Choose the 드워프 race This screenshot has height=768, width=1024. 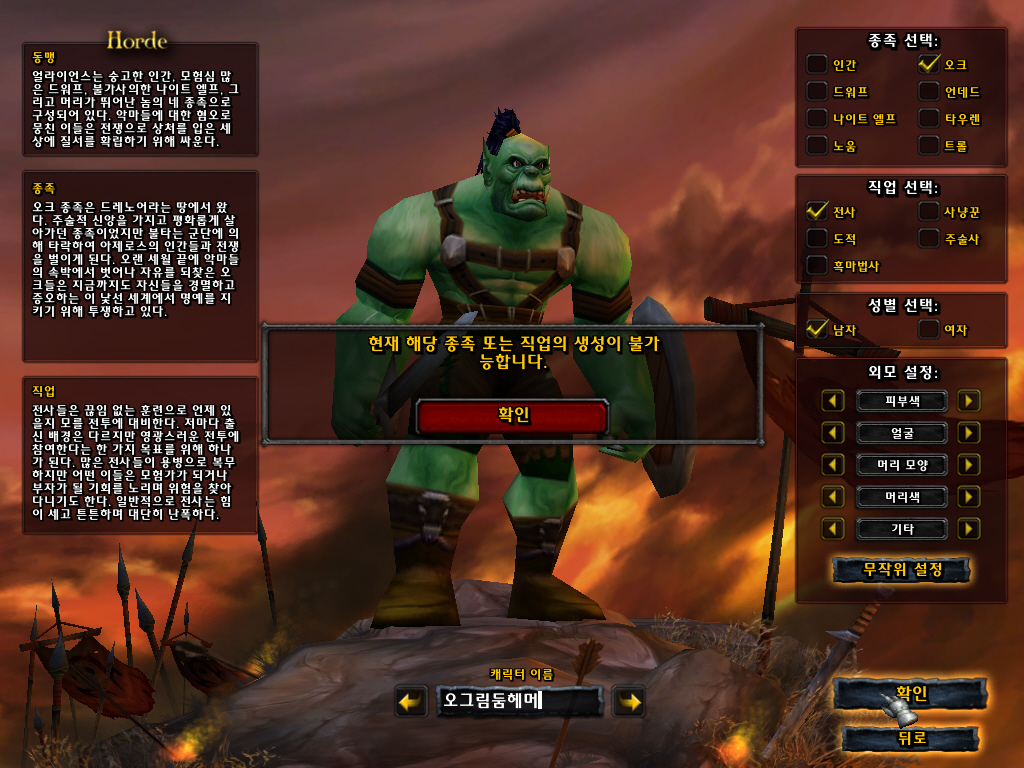coord(818,92)
